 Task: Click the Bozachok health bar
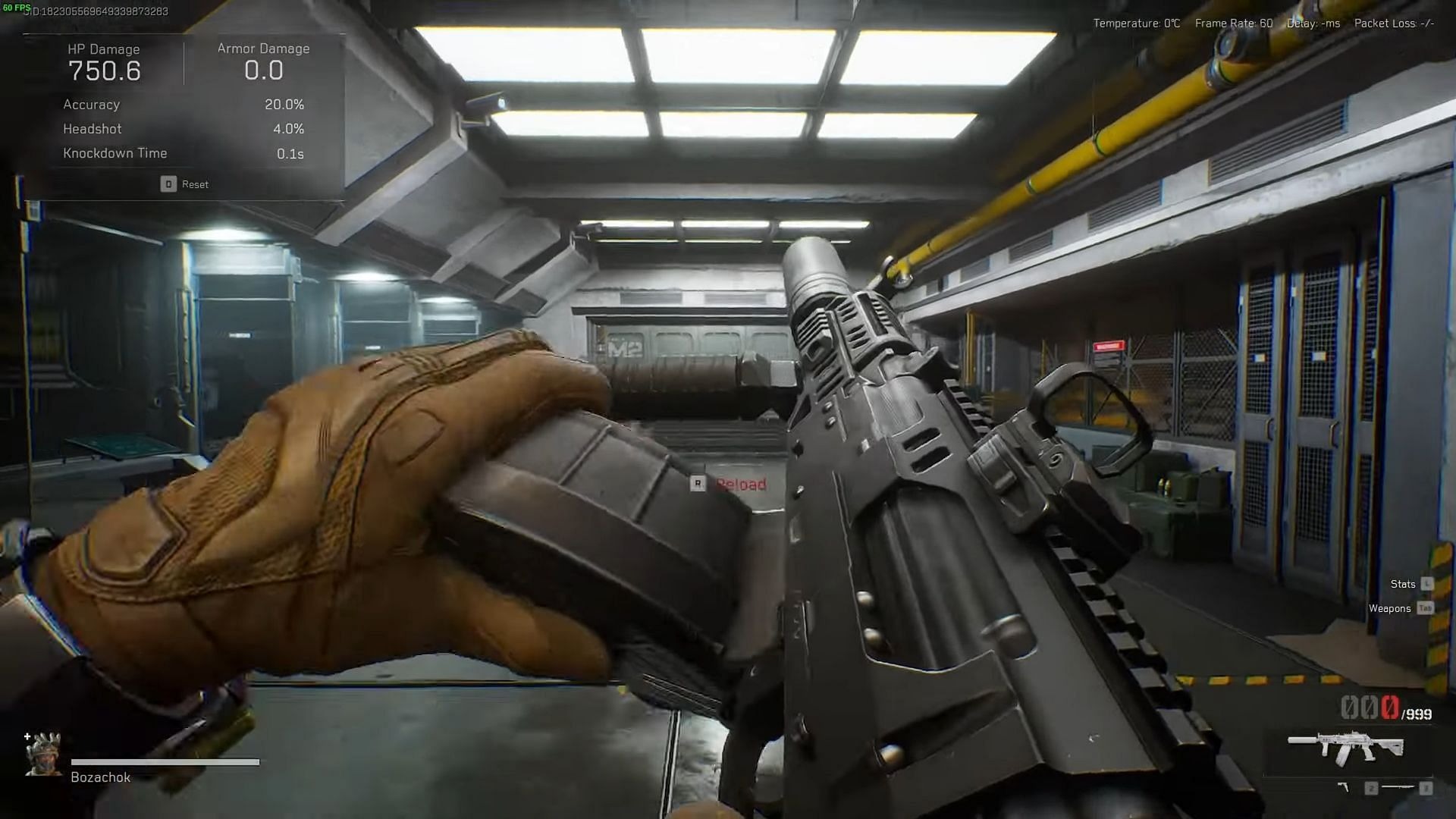tap(164, 761)
